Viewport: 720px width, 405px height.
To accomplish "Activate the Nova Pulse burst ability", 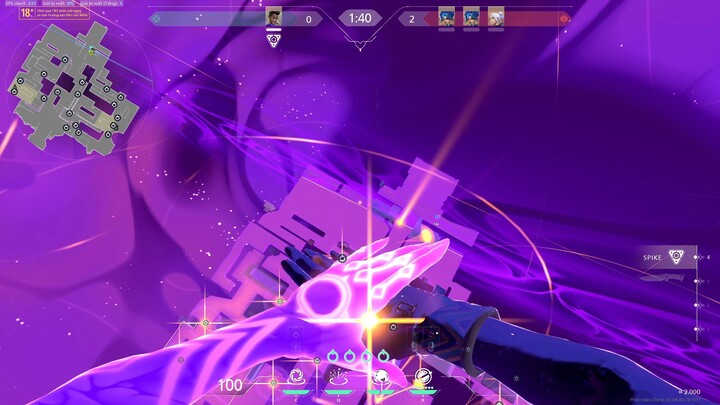I will pos(339,377).
